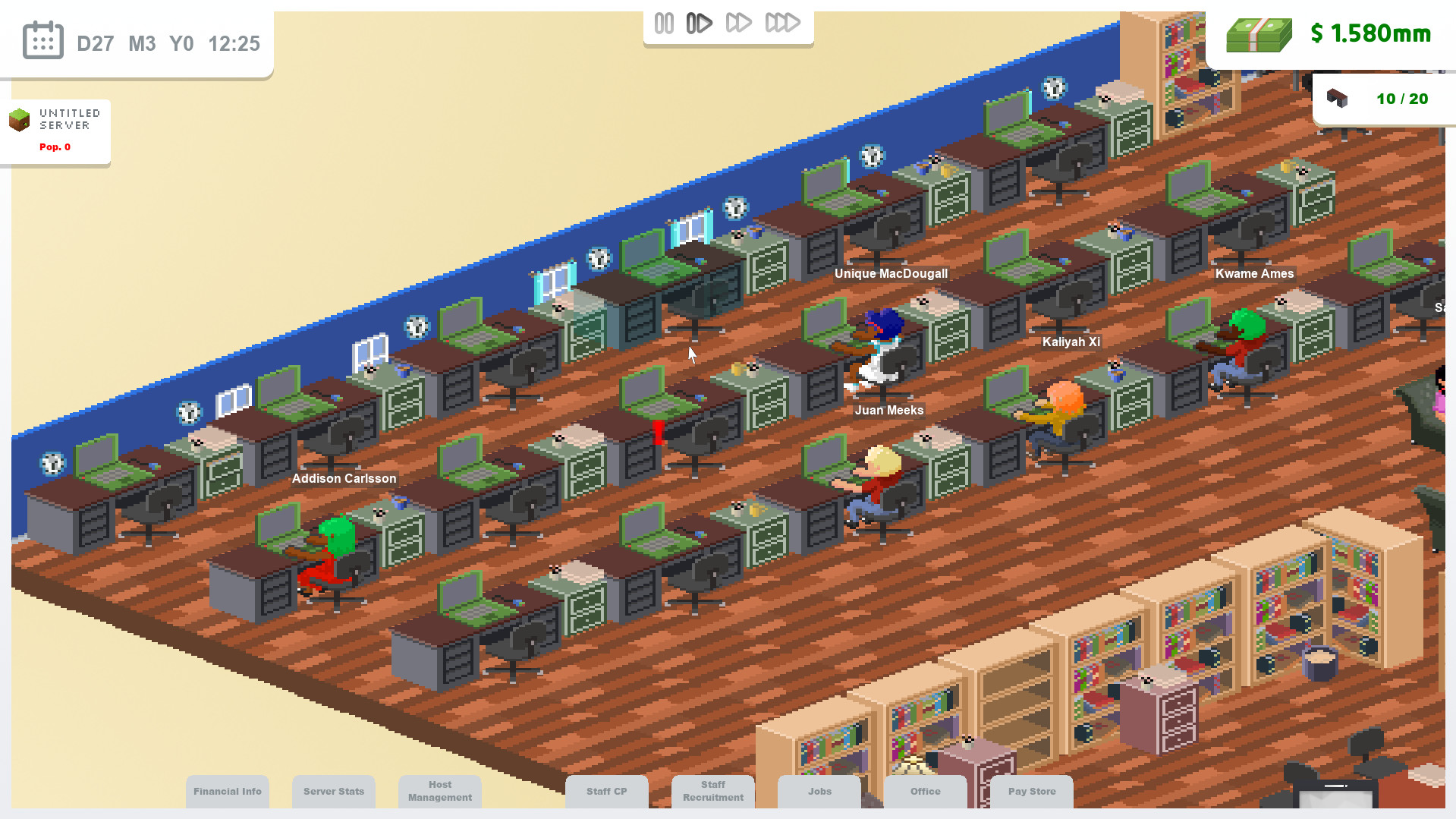Open the Financial Info panel
This screenshot has width=1456, height=819.
227,791
